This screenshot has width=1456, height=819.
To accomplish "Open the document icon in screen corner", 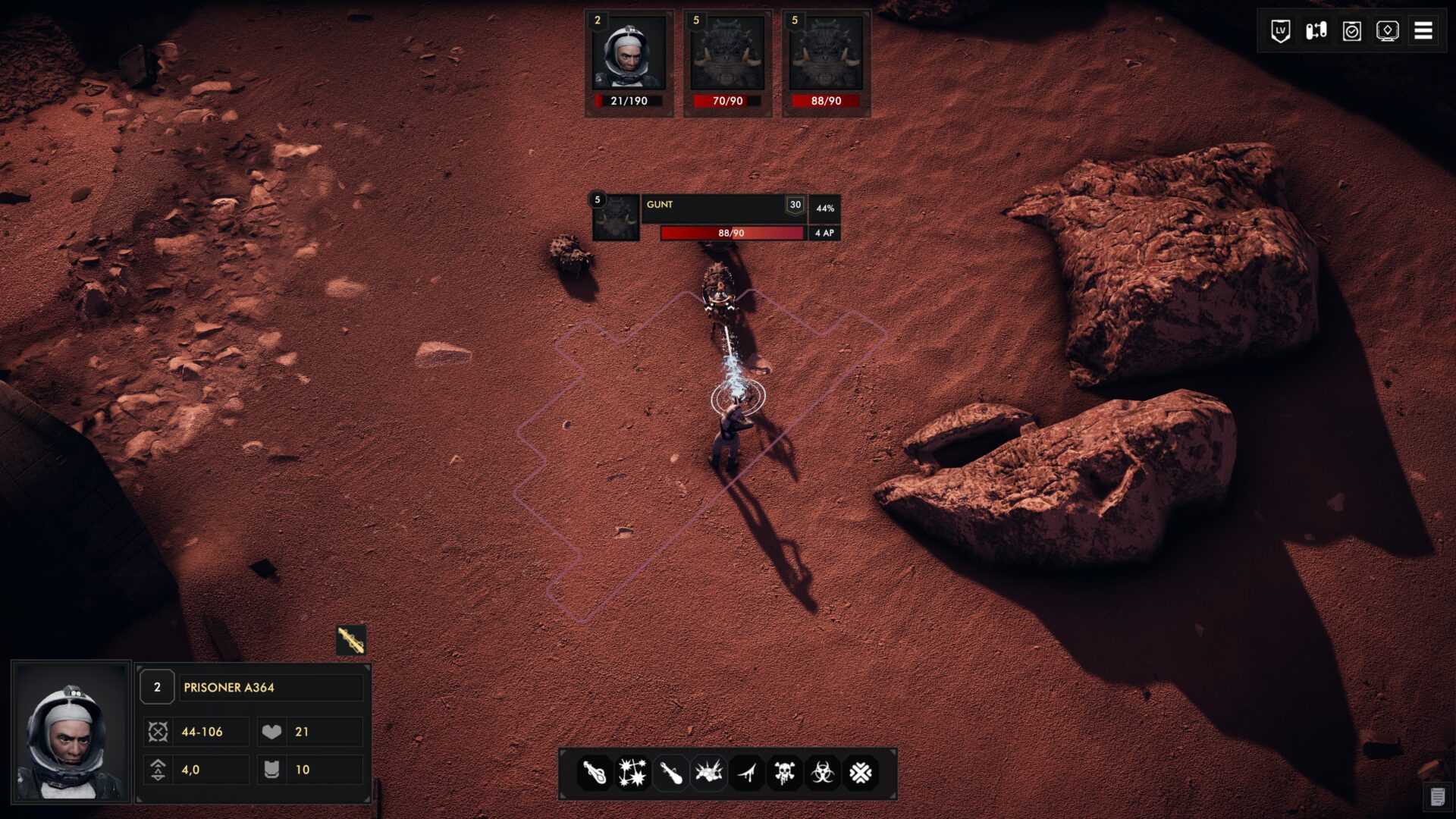I will click(x=1437, y=796).
